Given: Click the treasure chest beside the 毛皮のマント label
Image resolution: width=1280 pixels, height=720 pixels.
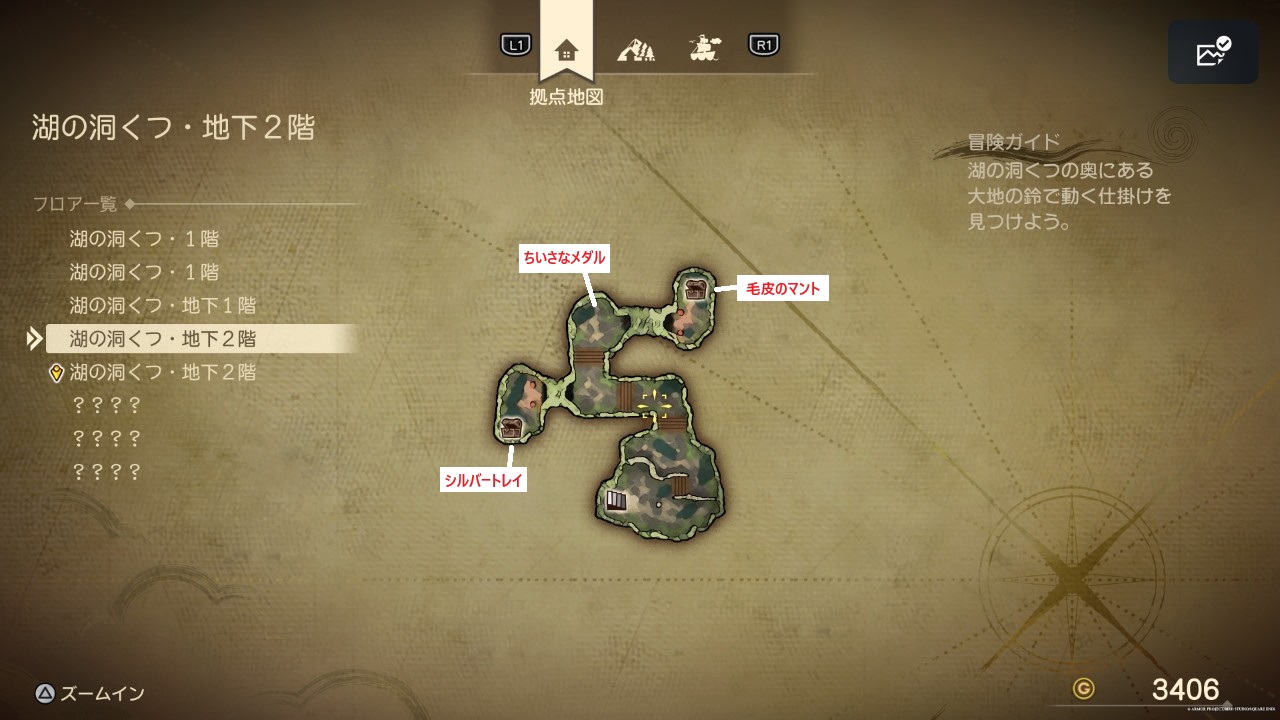Looking at the screenshot, I should (x=696, y=290).
